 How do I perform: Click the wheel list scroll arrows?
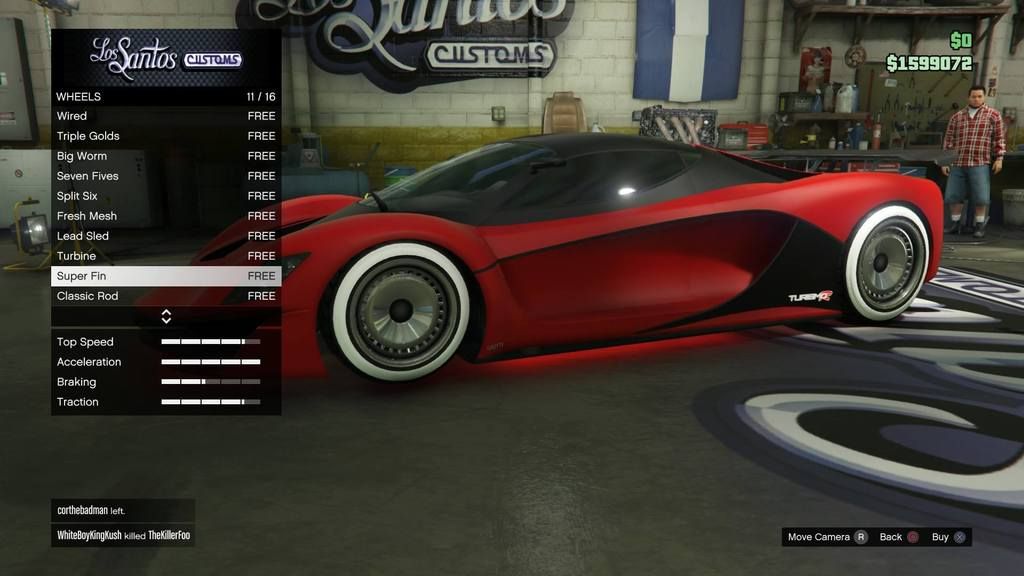pyautogui.click(x=166, y=316)
